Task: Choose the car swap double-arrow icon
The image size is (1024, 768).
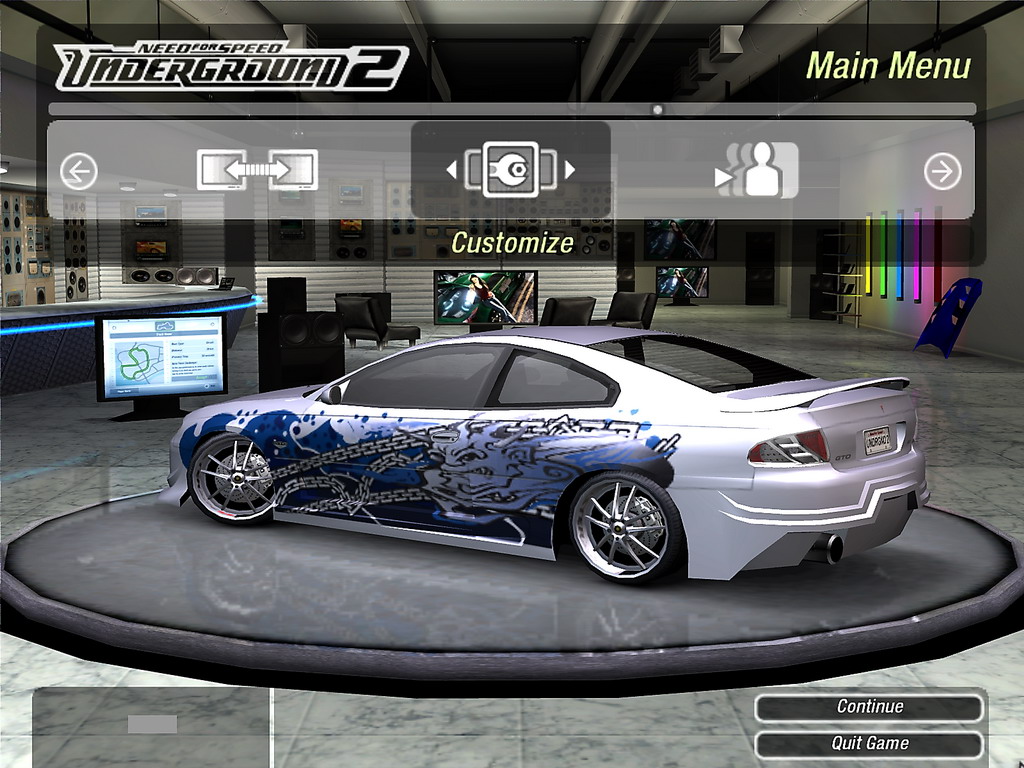Action: [x=257, y=170]
